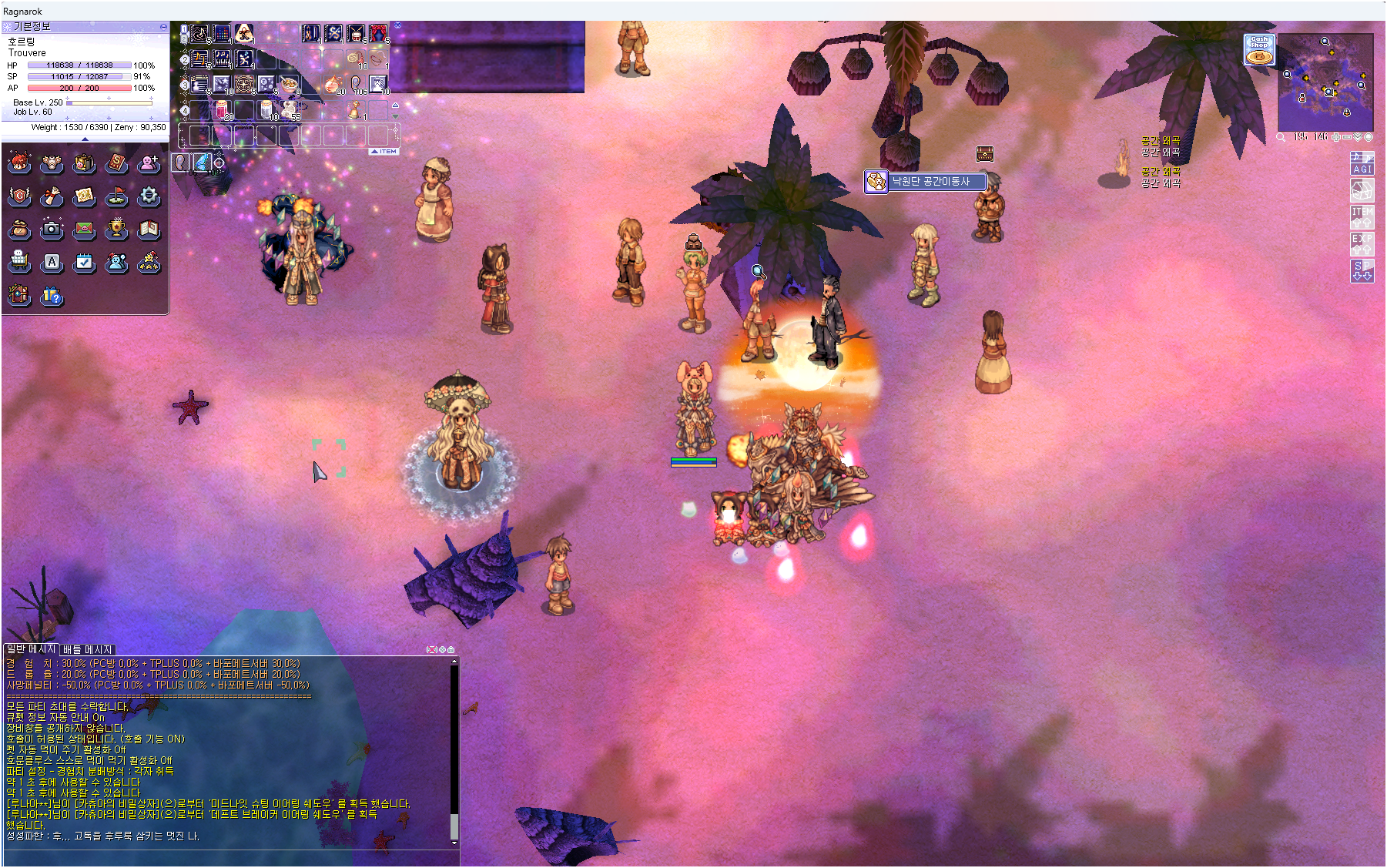The image size is (1387, 868).
Task: Use the red potion jar hotbar item
Action: (222, 109)
